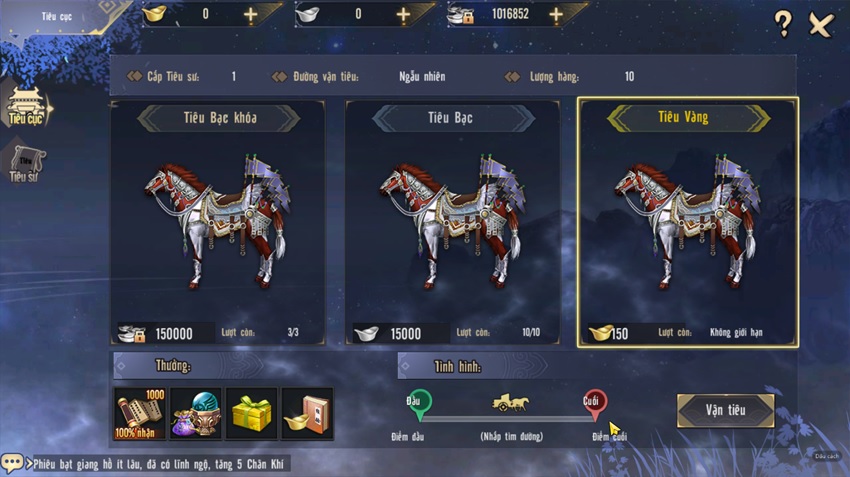Open the chat bubble icon

tap(12, 463)
